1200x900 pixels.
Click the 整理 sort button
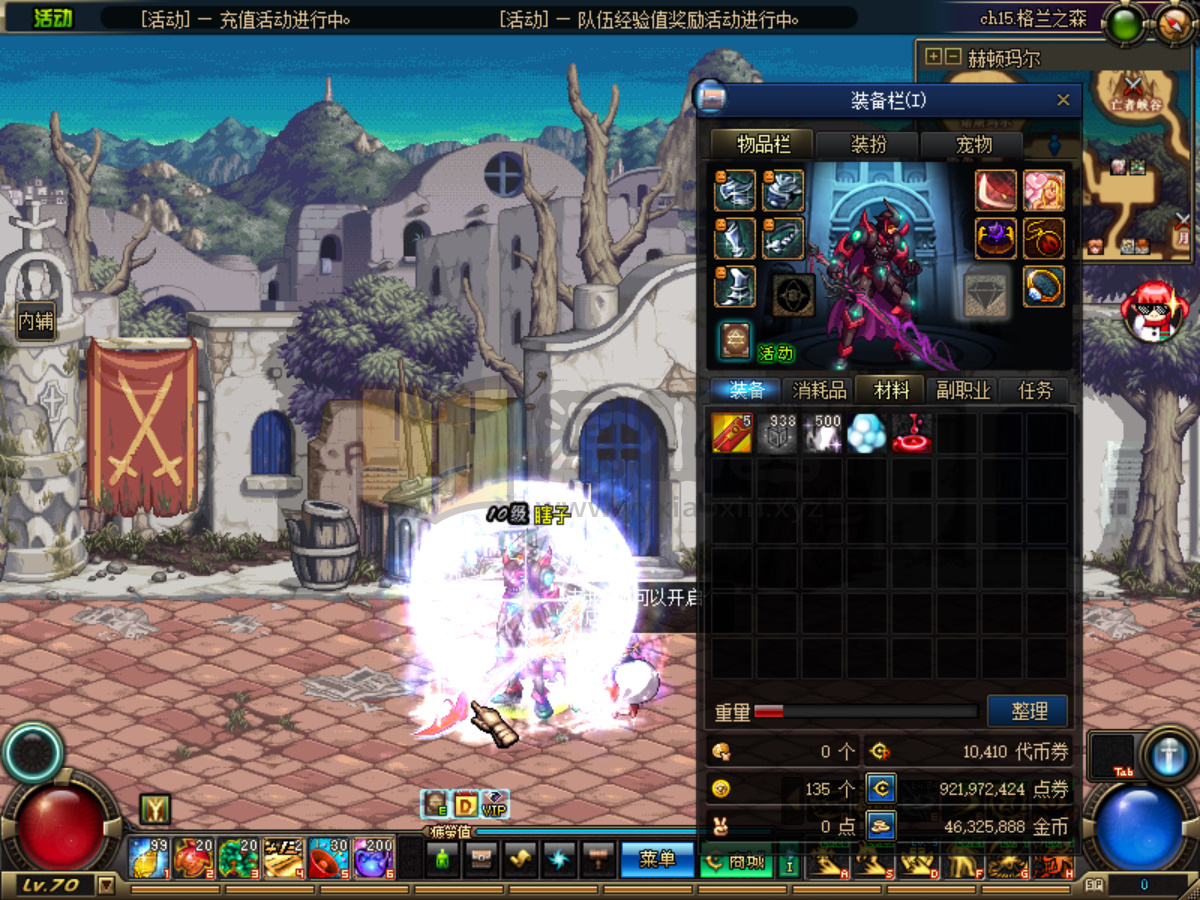(x=1028, y=711)
